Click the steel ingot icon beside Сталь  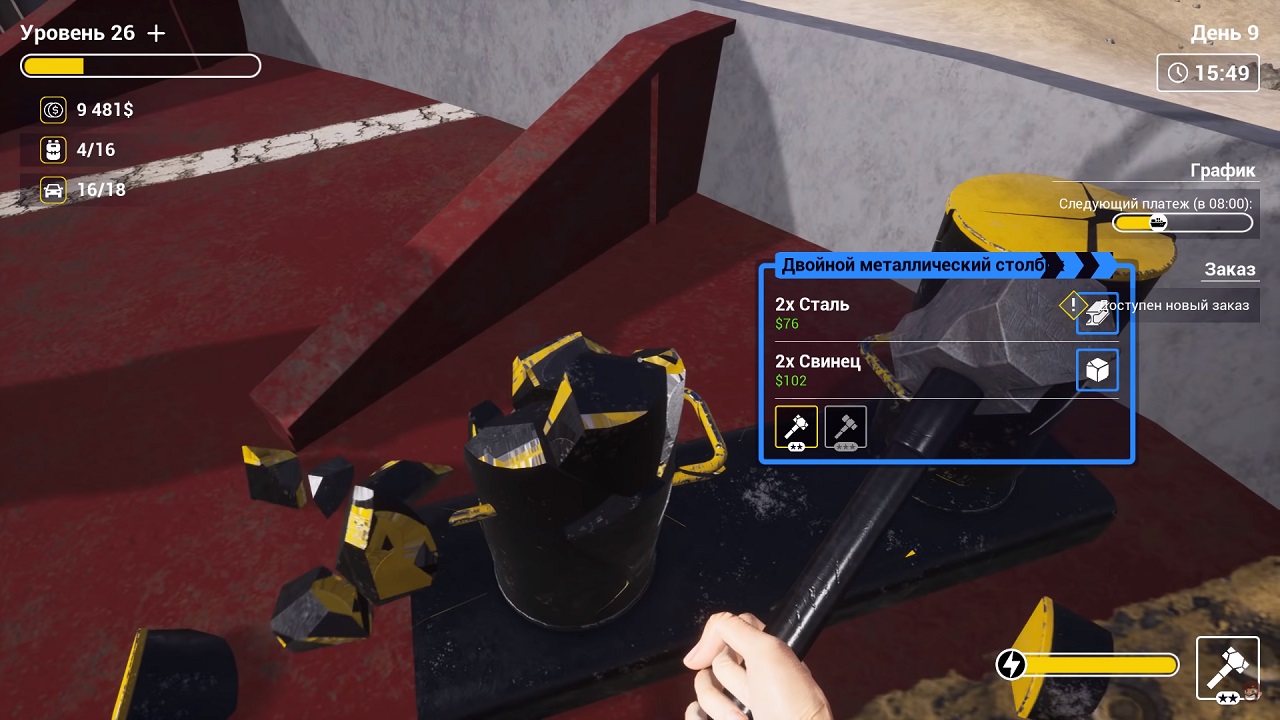pyautogui.click(x=1097, y=313)
